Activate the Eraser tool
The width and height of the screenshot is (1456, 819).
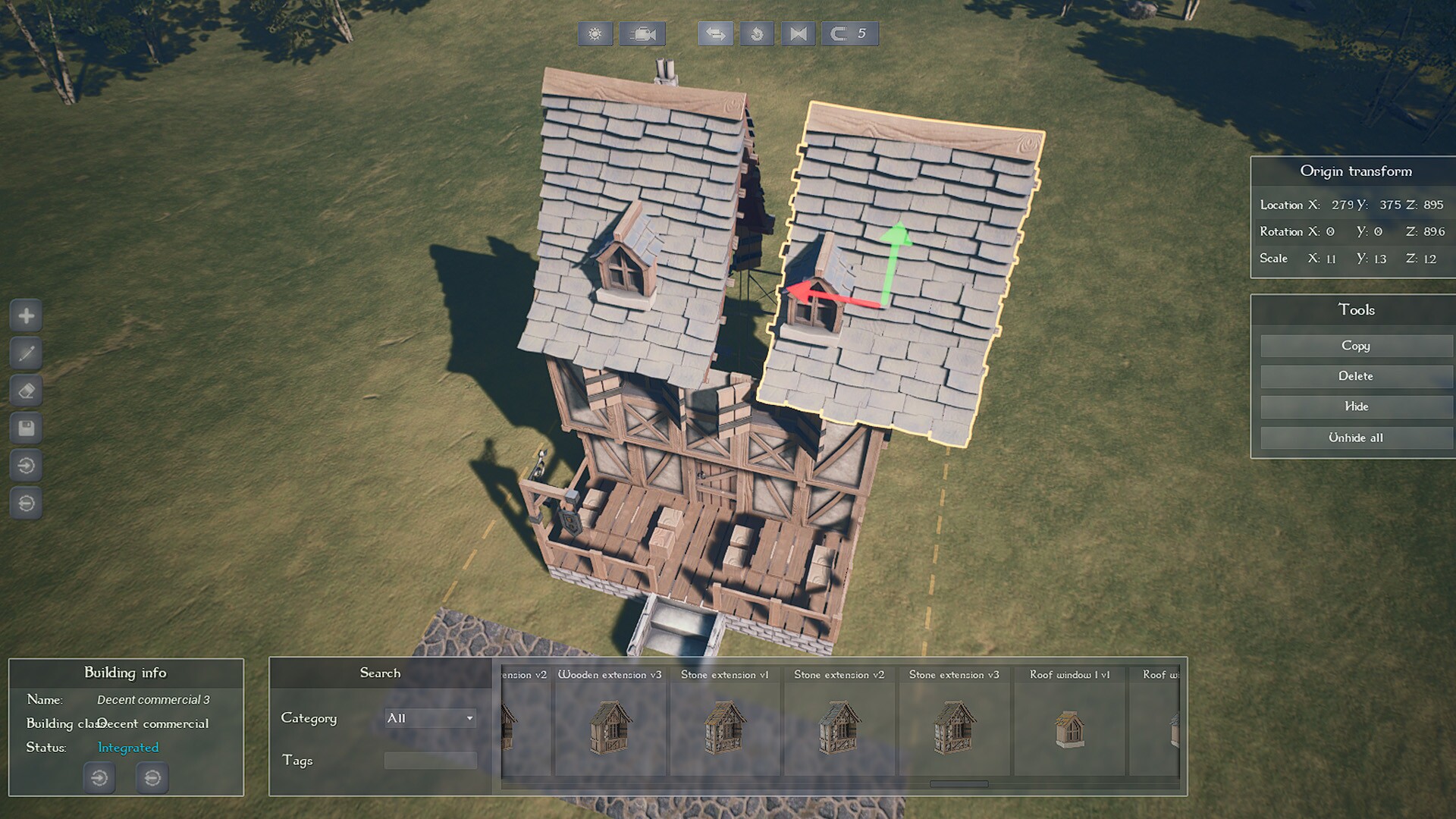click(x=27, y=391)
